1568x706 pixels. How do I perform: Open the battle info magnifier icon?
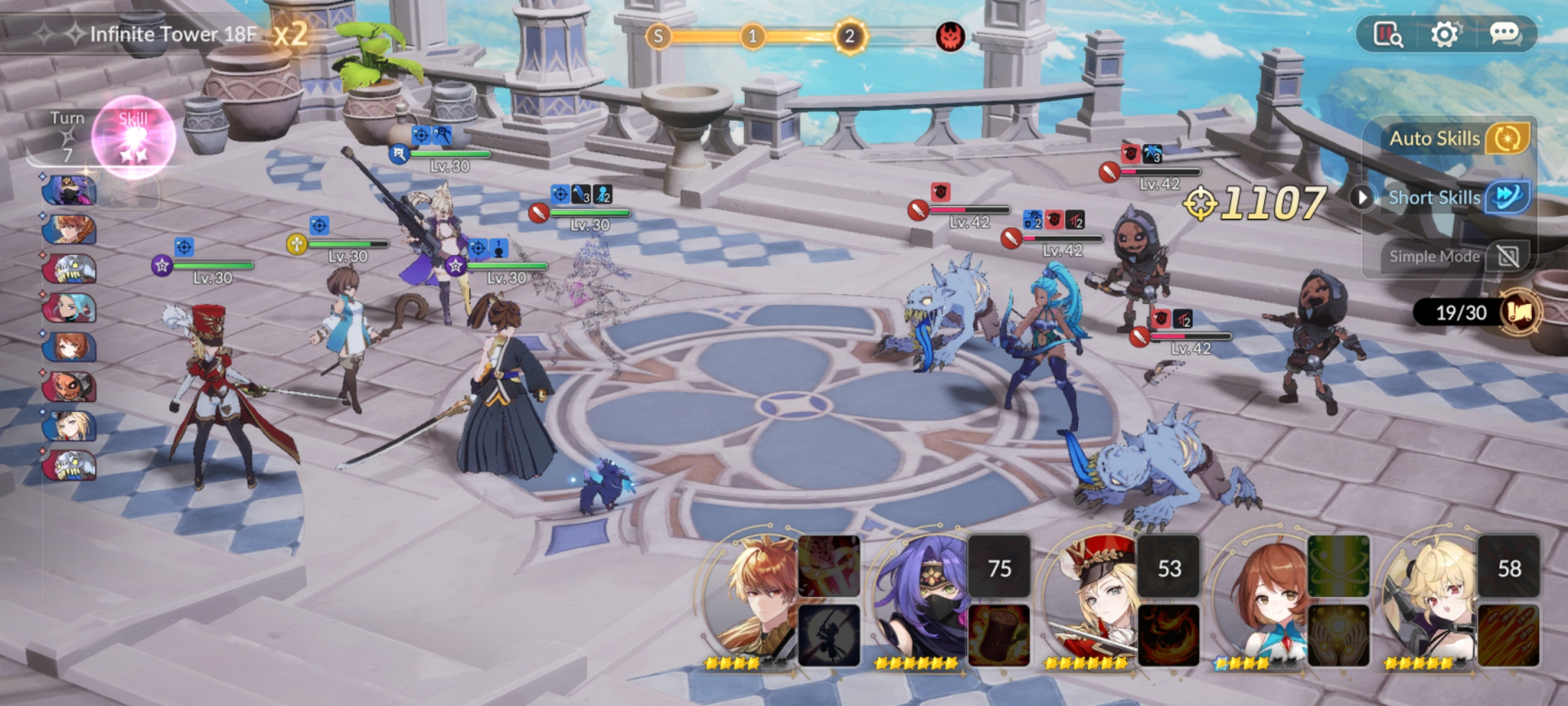(1388, 34)
